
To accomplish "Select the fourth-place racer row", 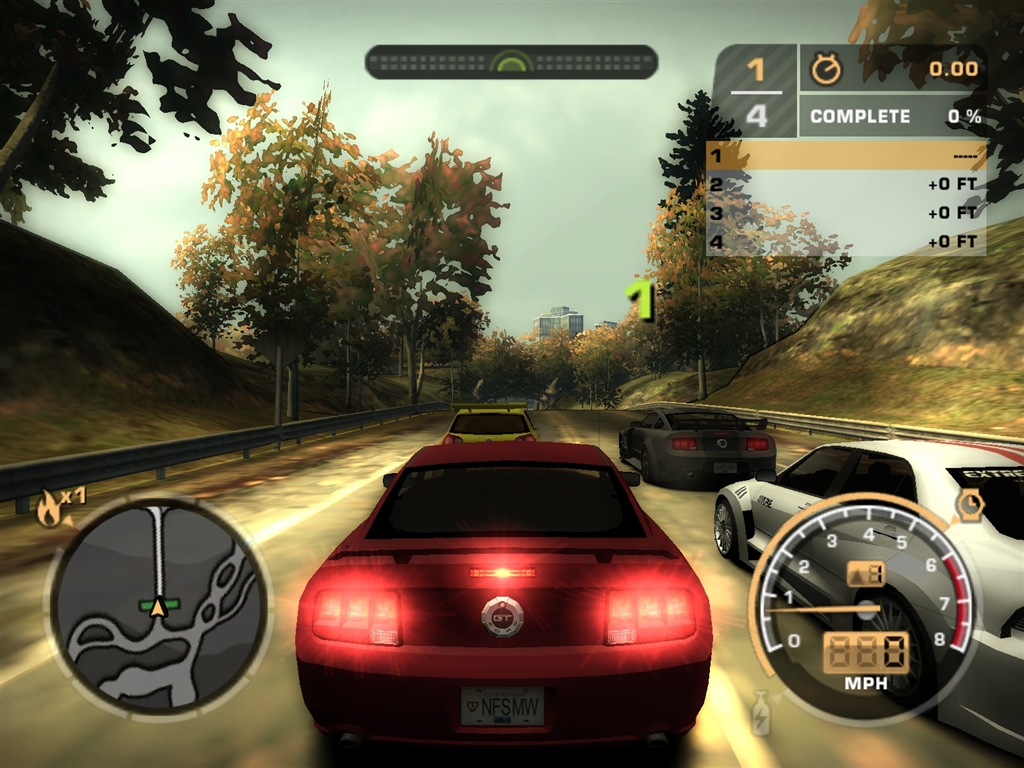I will point(845,241).
